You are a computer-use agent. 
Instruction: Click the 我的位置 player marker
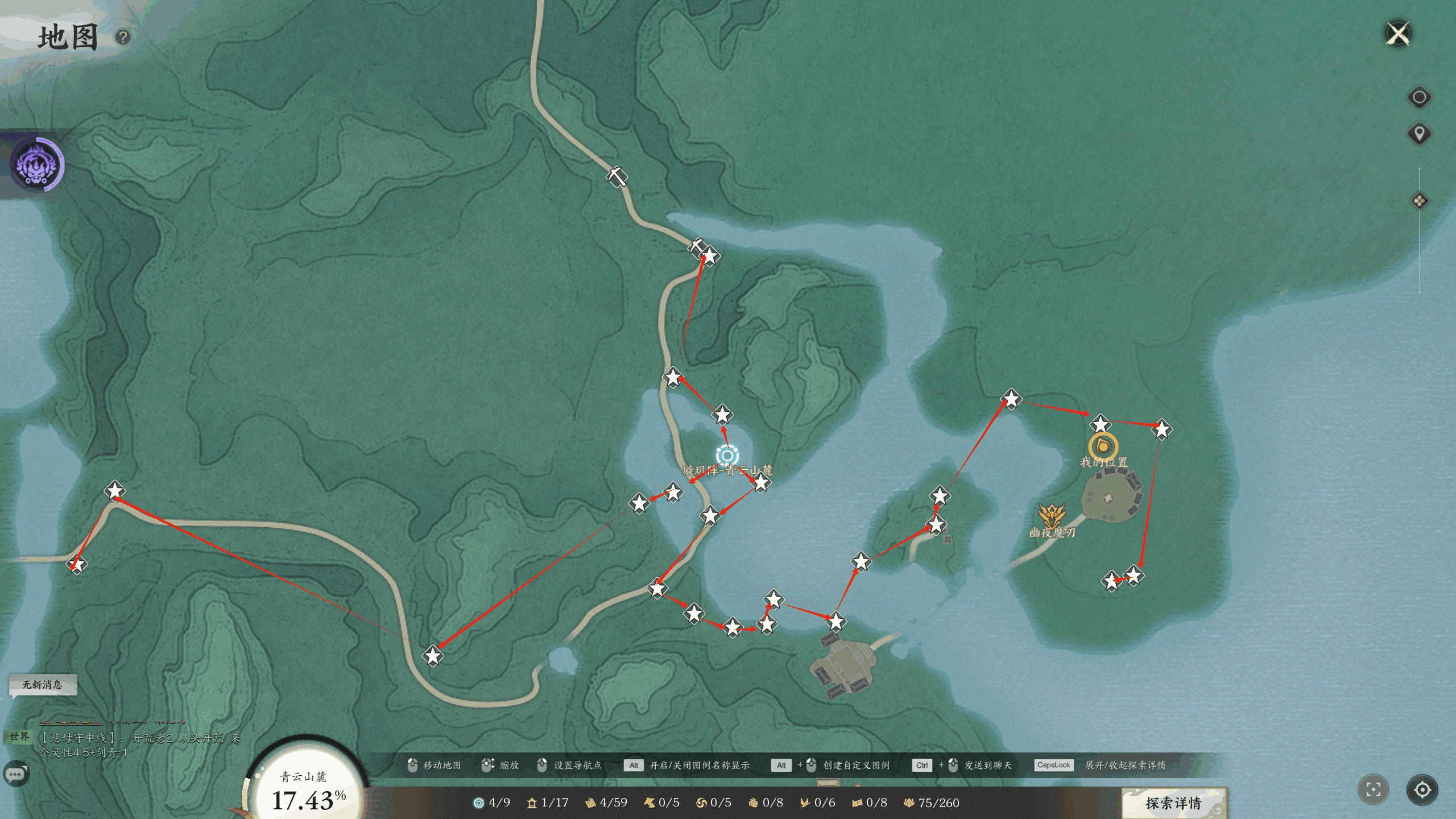pos(1103,446)
